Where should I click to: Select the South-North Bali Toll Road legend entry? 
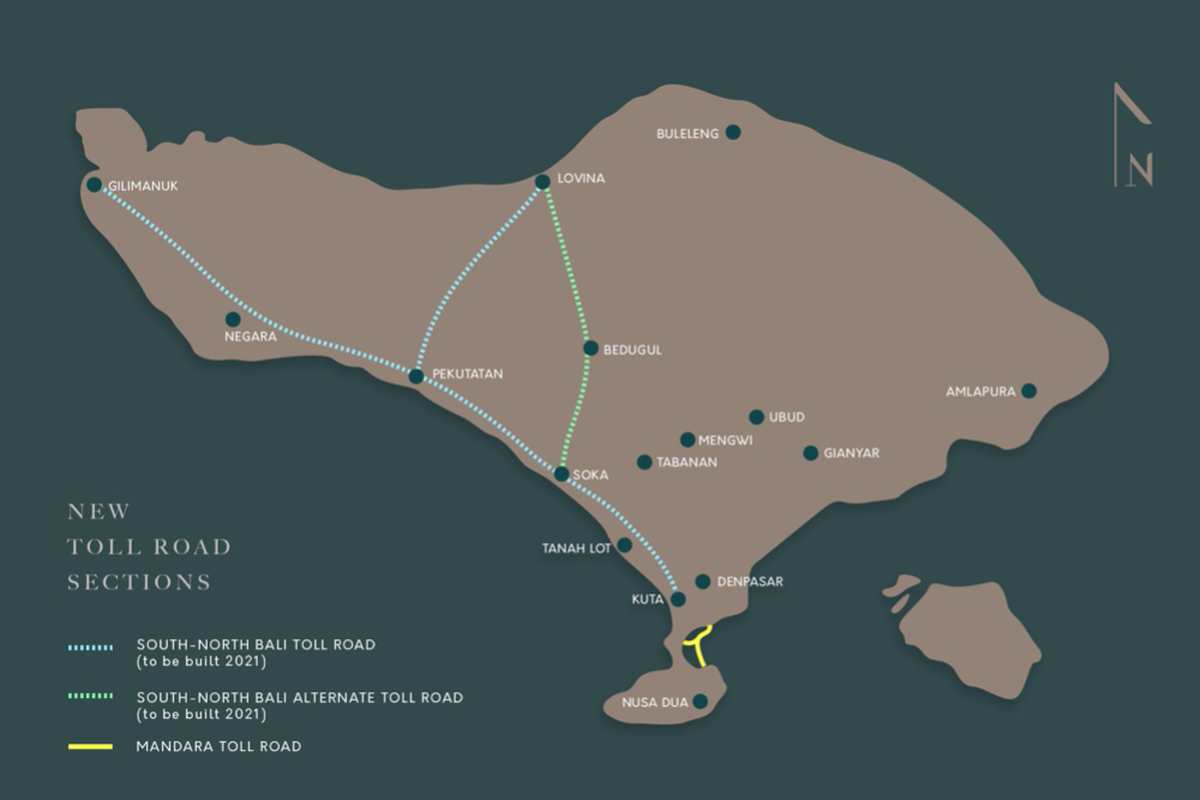tap(255, 645)
